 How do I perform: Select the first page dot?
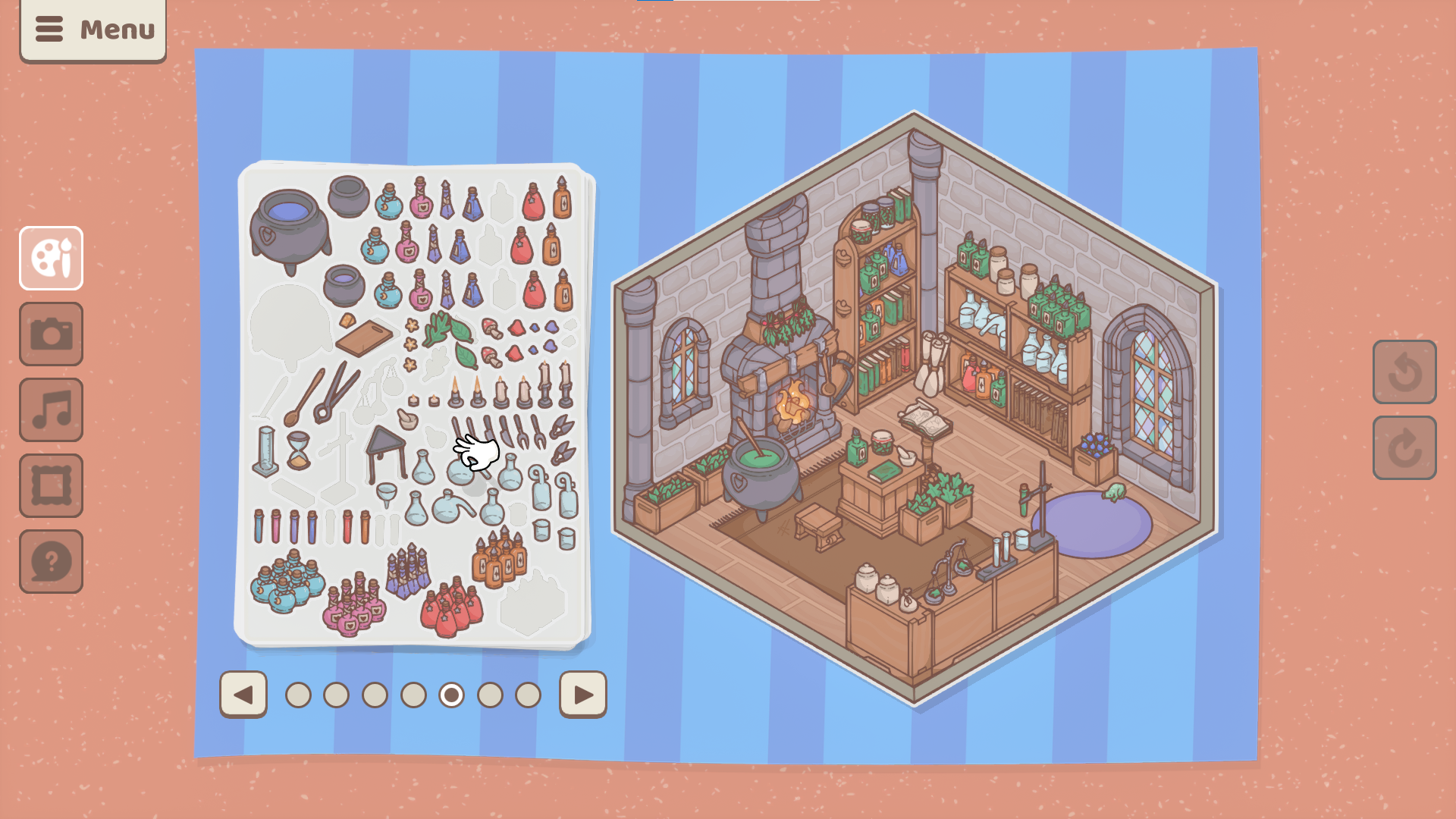point(298,693)
